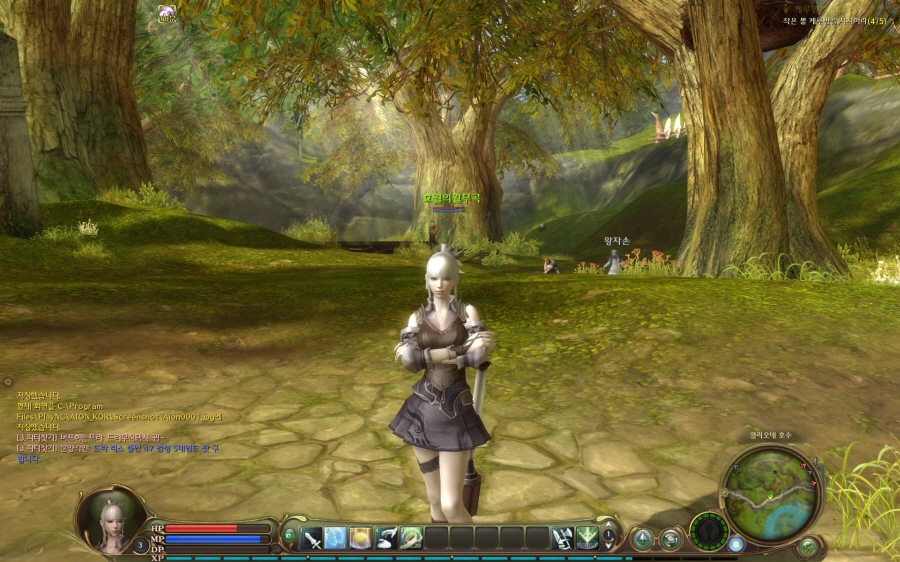This screenshot has height=562, width=900.
Task: Use the blue swirl skill in slot 2
Action: [x=336, y=537]
